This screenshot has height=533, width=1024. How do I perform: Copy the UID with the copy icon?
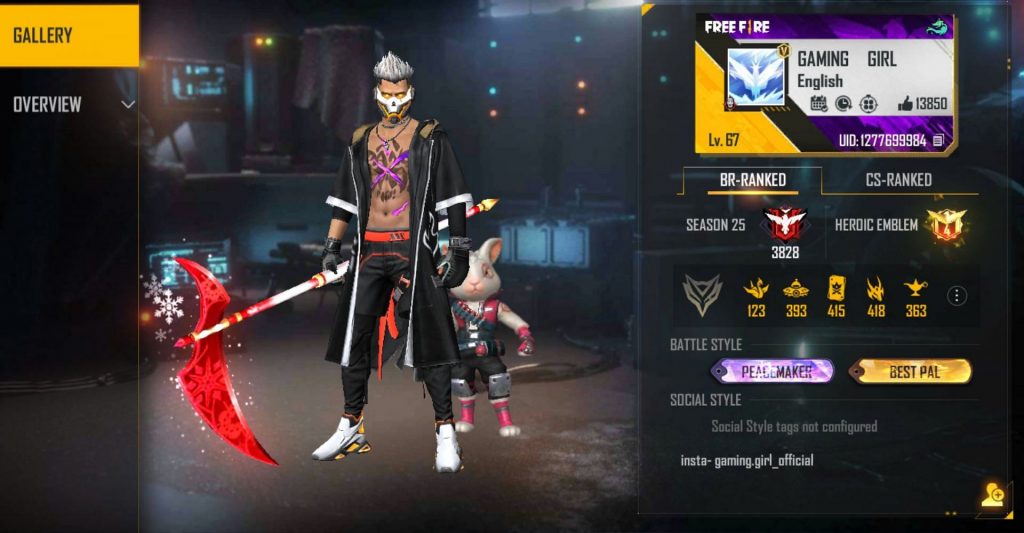[938, 141]
